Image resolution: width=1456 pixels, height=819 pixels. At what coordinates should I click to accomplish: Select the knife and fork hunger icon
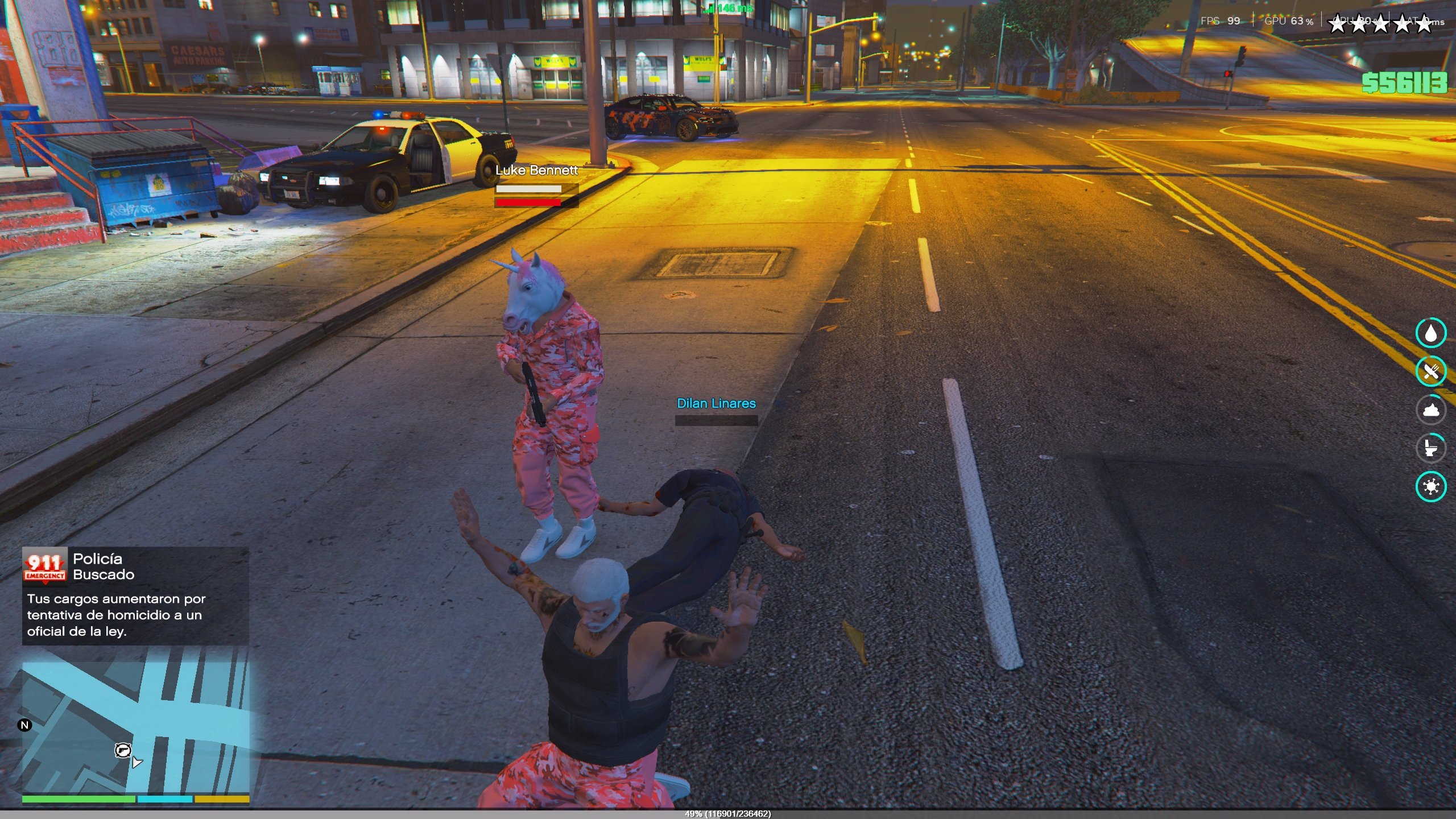(x=1430, y=371)
